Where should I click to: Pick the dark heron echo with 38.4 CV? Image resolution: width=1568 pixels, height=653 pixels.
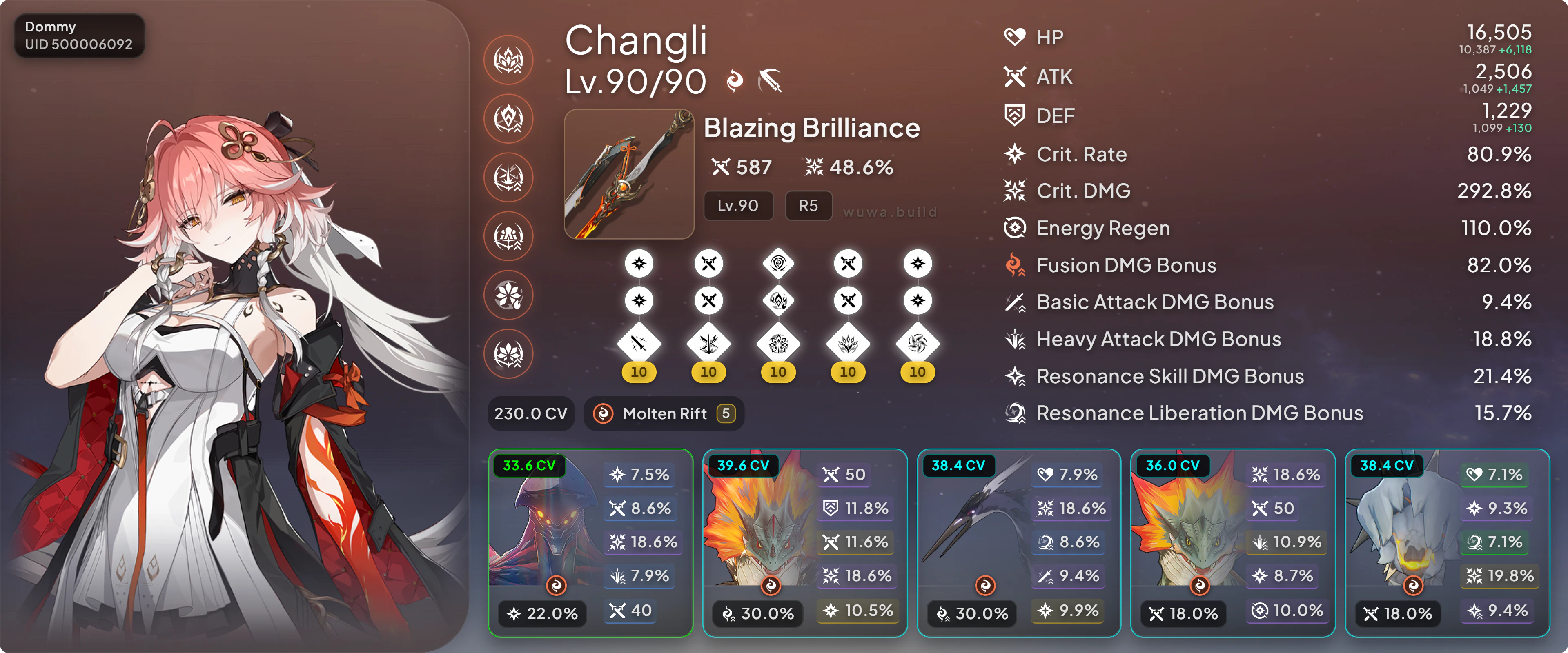(x=1018, y=542)
